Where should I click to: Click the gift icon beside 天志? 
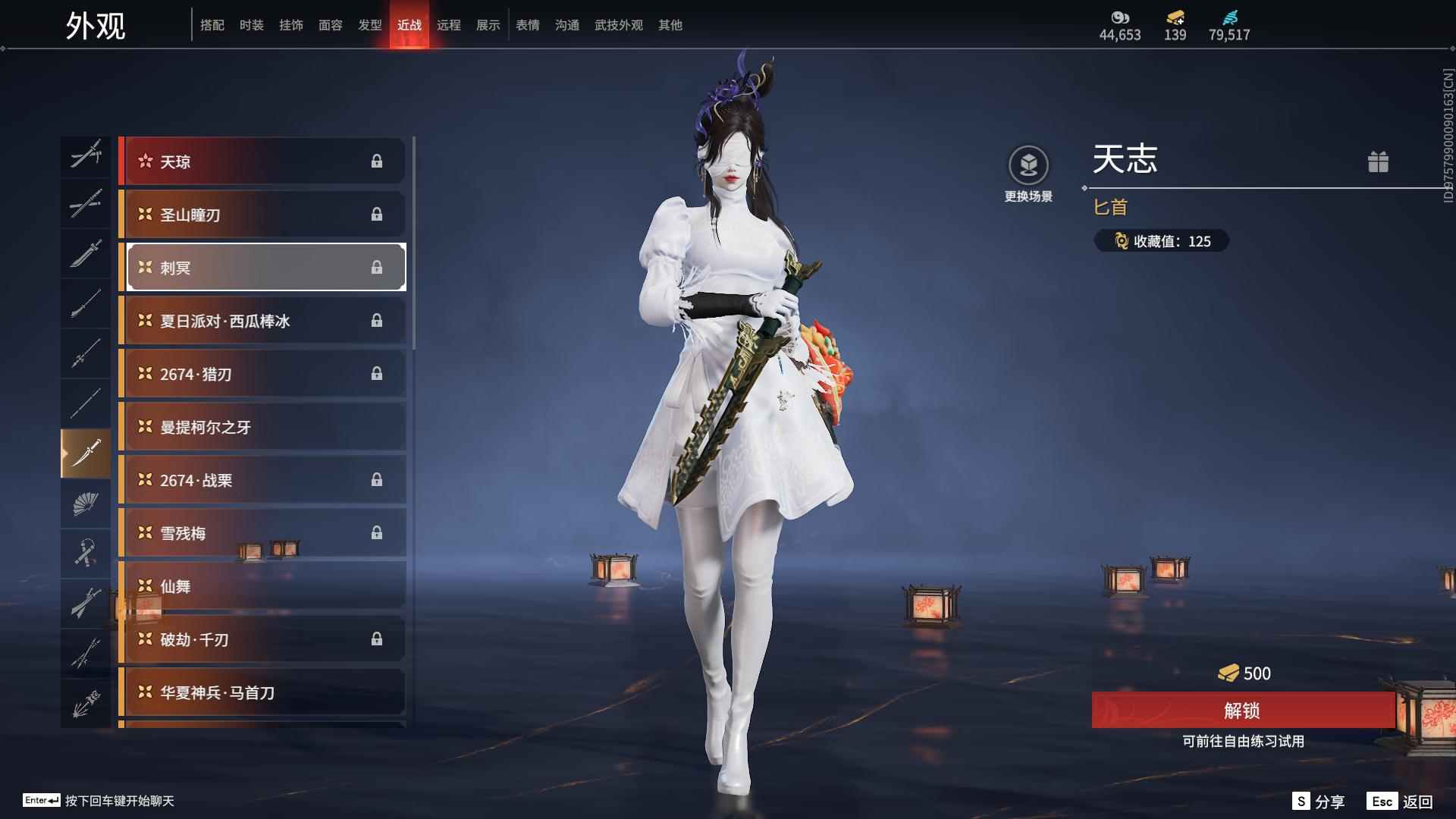(1379, 162)
